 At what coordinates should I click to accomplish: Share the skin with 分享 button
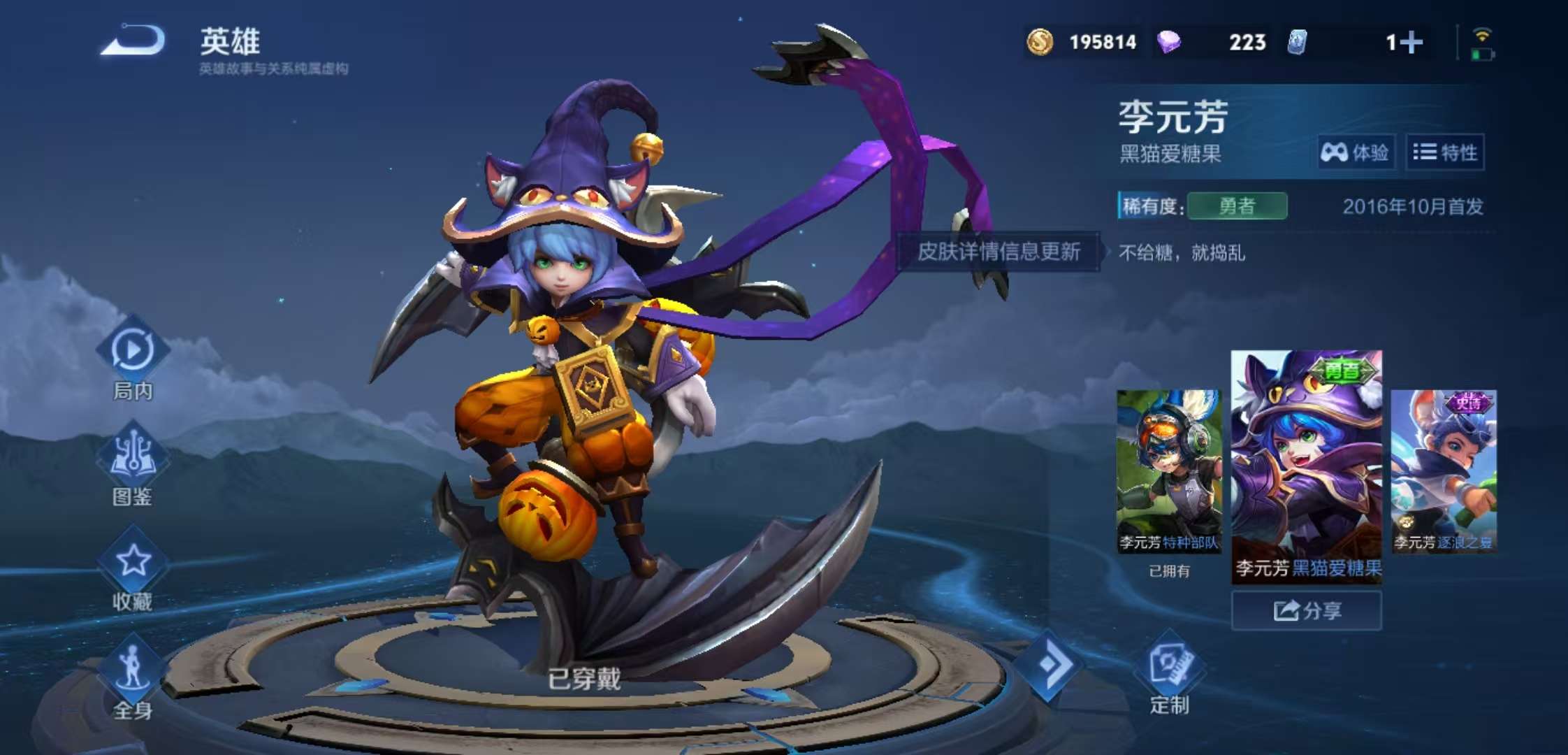pyautogui.click(x=1306, y=610)
